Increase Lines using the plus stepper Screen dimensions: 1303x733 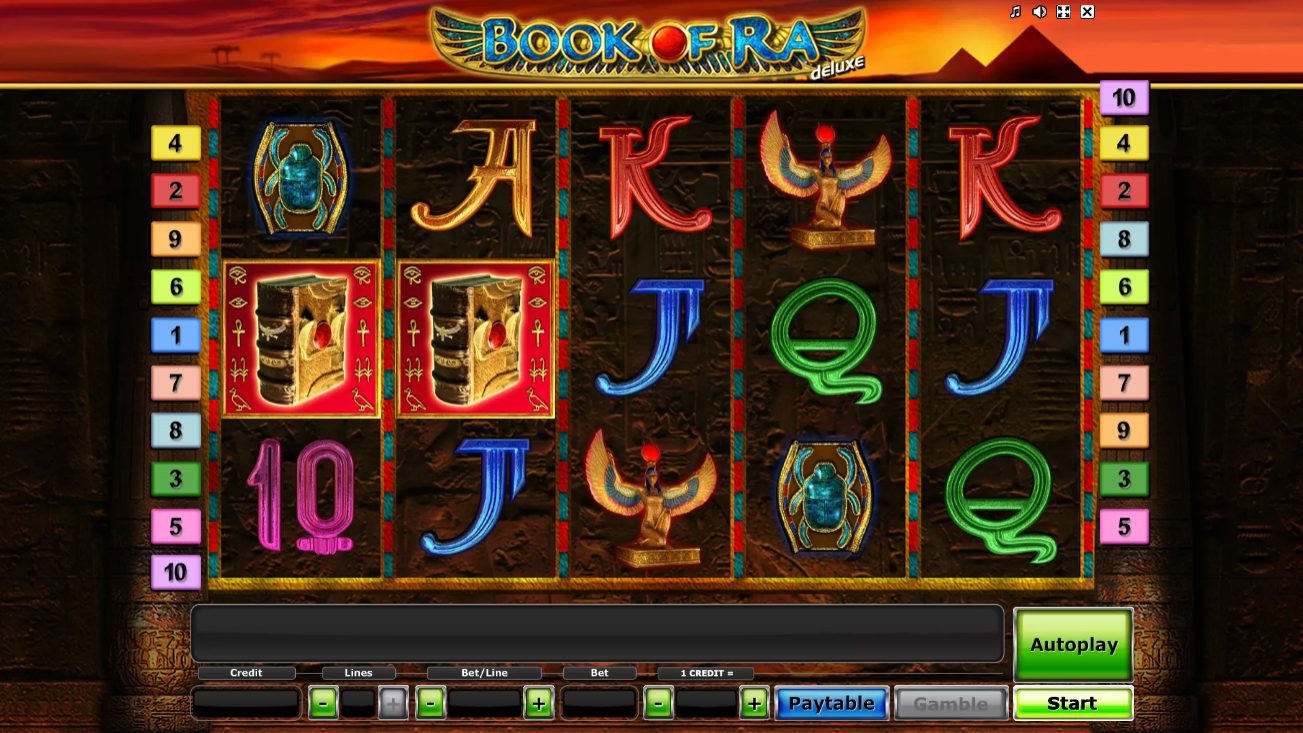(x=392, y=703)
